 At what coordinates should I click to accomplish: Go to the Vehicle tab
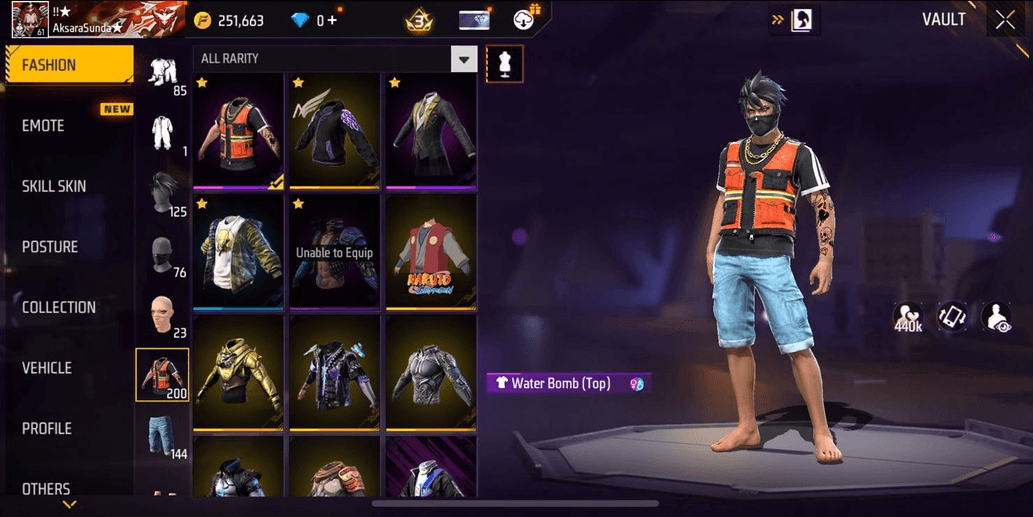click(47, 368)
